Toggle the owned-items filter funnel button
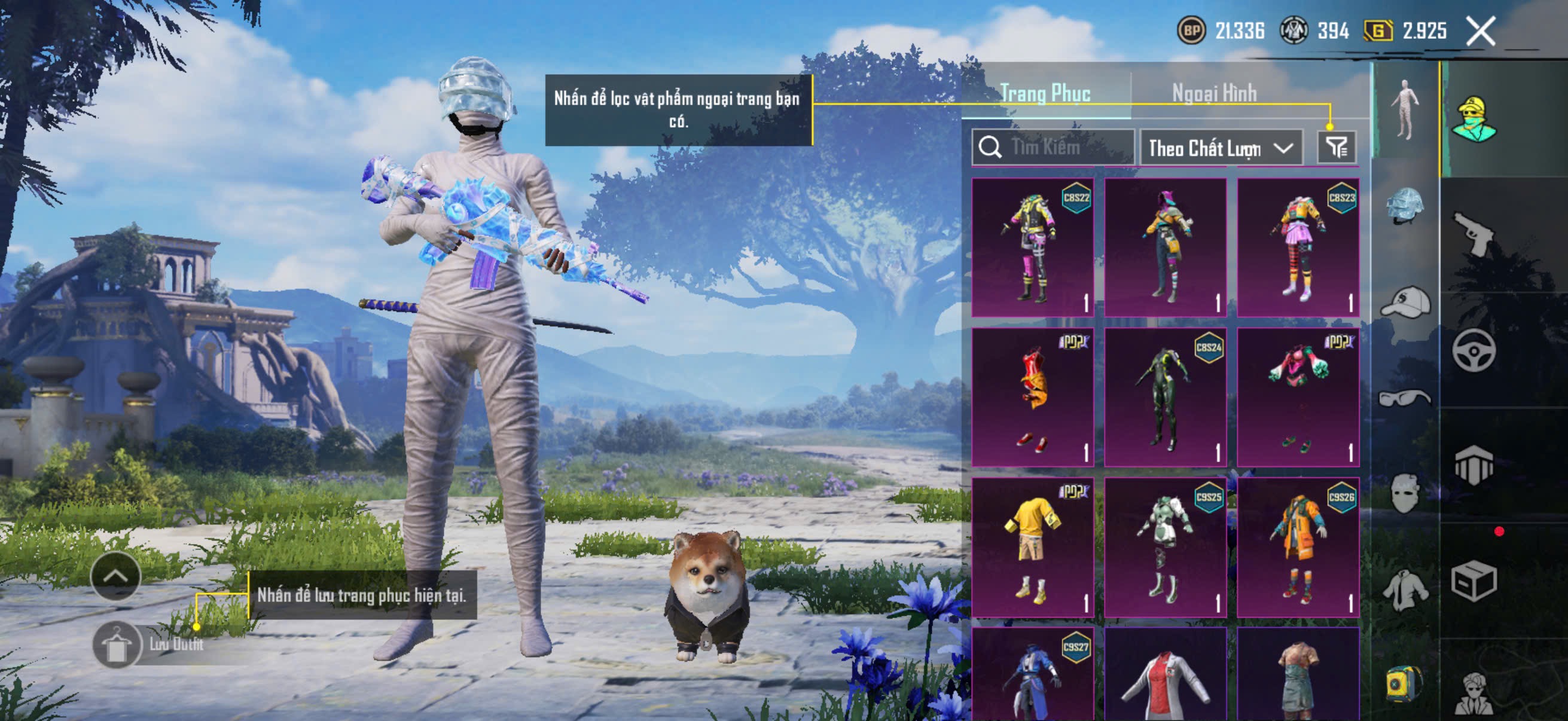 pos(1337,147)
